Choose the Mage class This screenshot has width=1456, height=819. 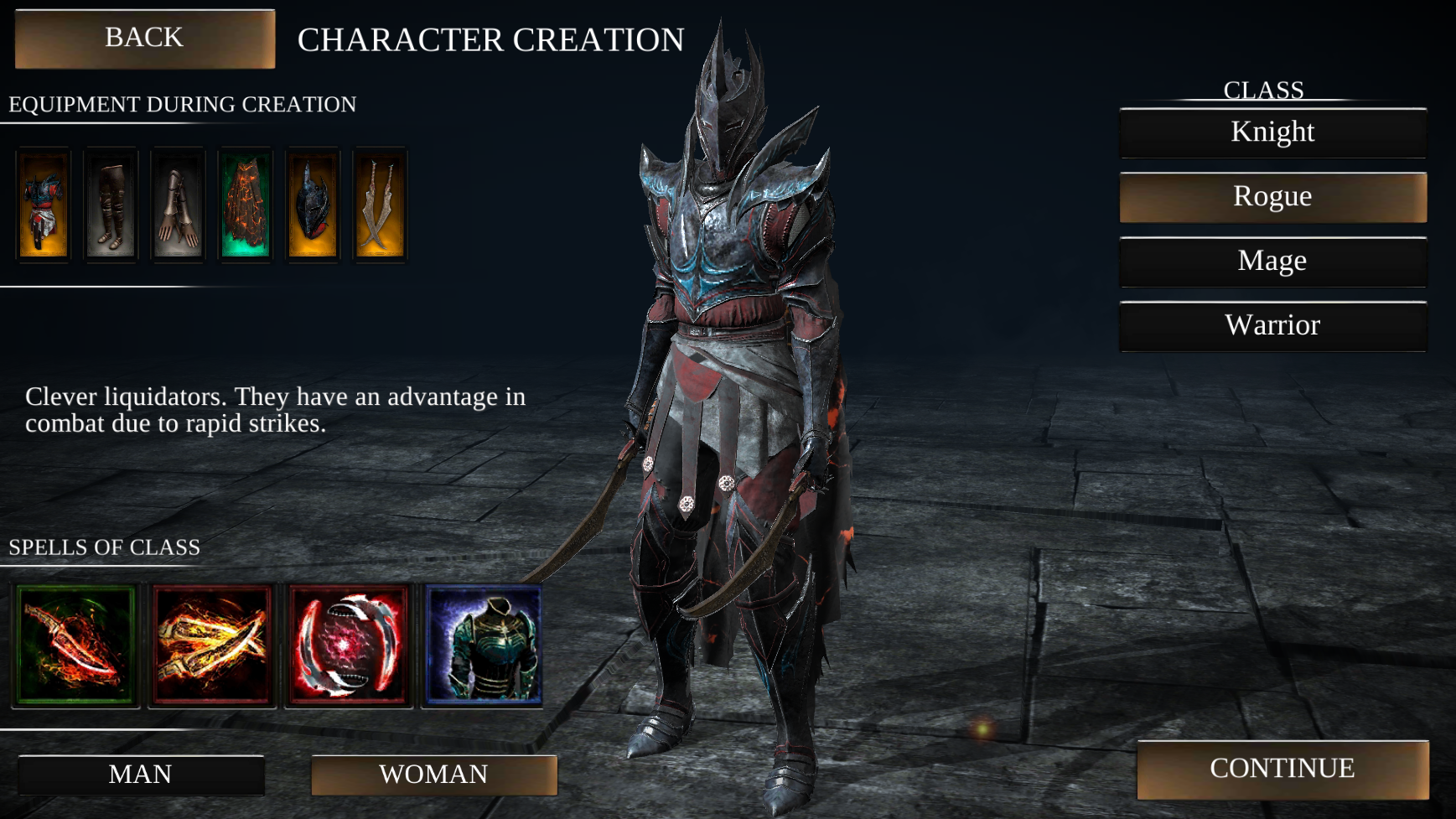click(x=1272, y=262)
